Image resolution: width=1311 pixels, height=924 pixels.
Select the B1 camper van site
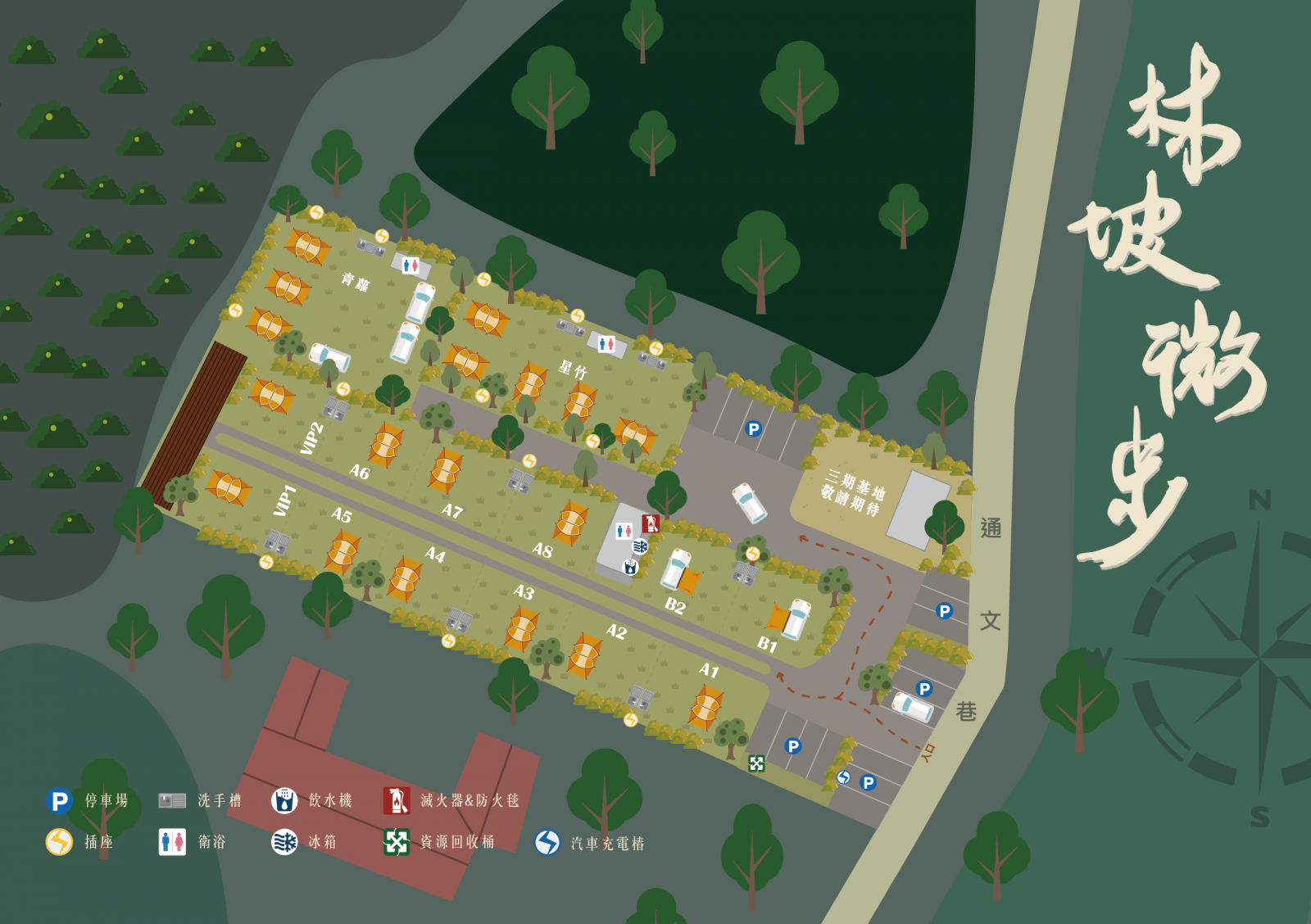[767, 644]
